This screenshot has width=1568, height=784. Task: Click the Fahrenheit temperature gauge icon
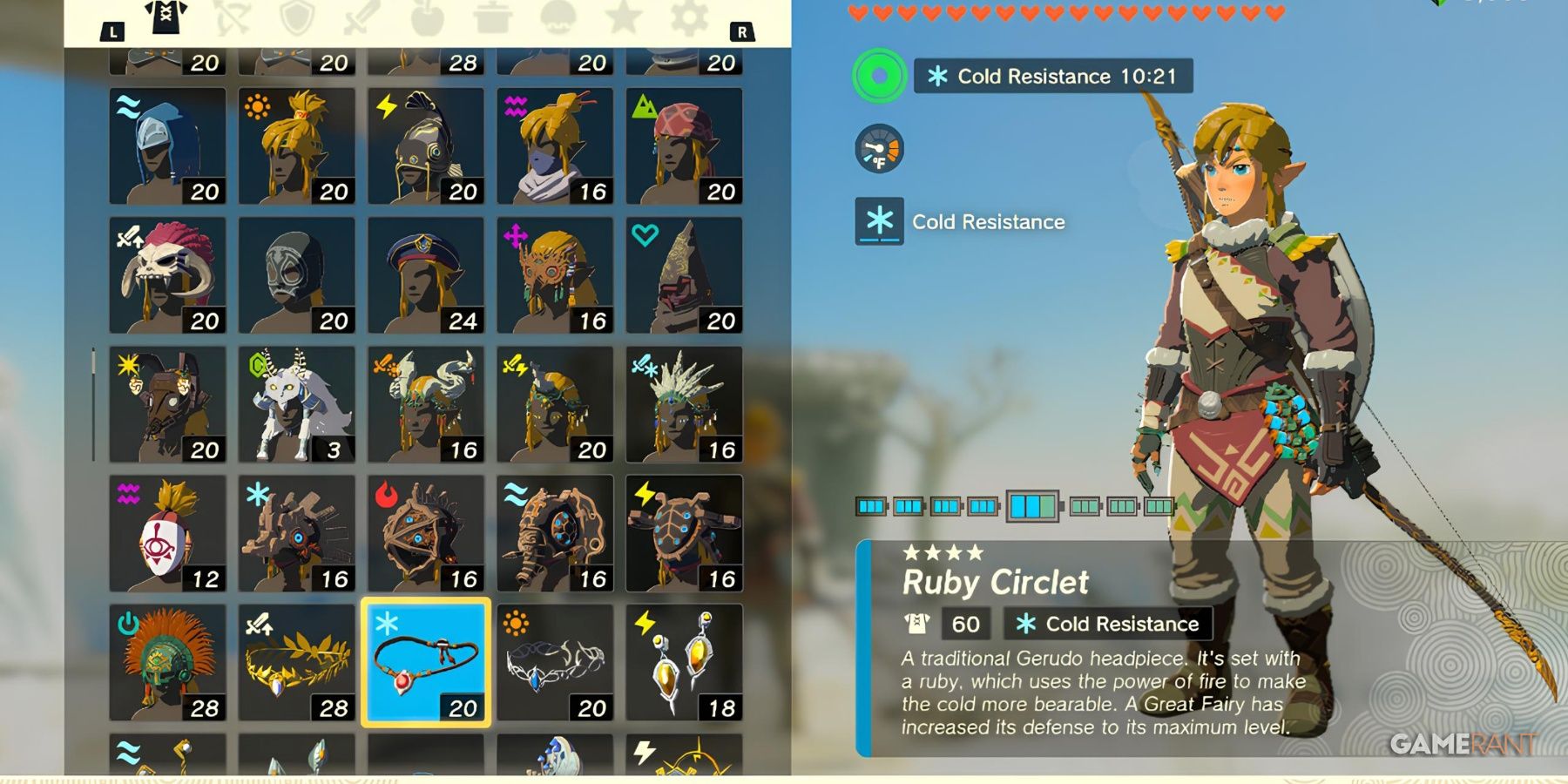pyautogui.click(x=879, y=150)
